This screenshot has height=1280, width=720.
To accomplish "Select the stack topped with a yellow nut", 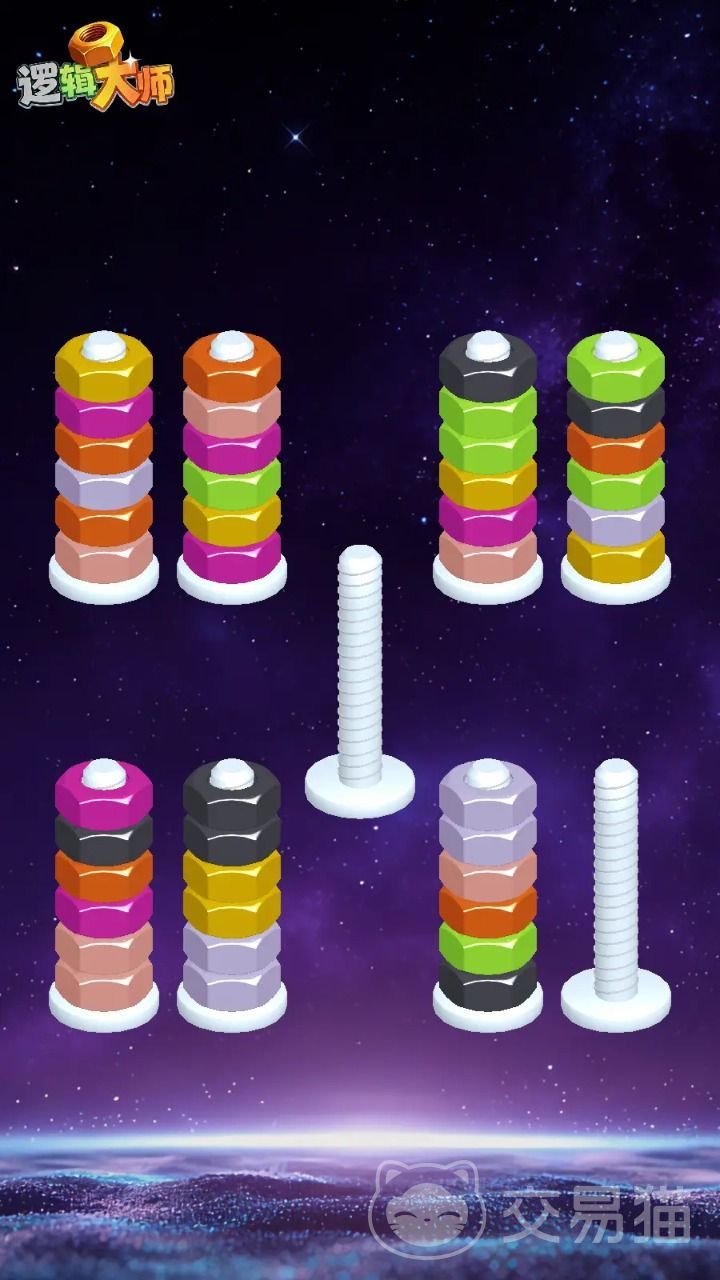I will pyautogui.click(x=104, y=460).
